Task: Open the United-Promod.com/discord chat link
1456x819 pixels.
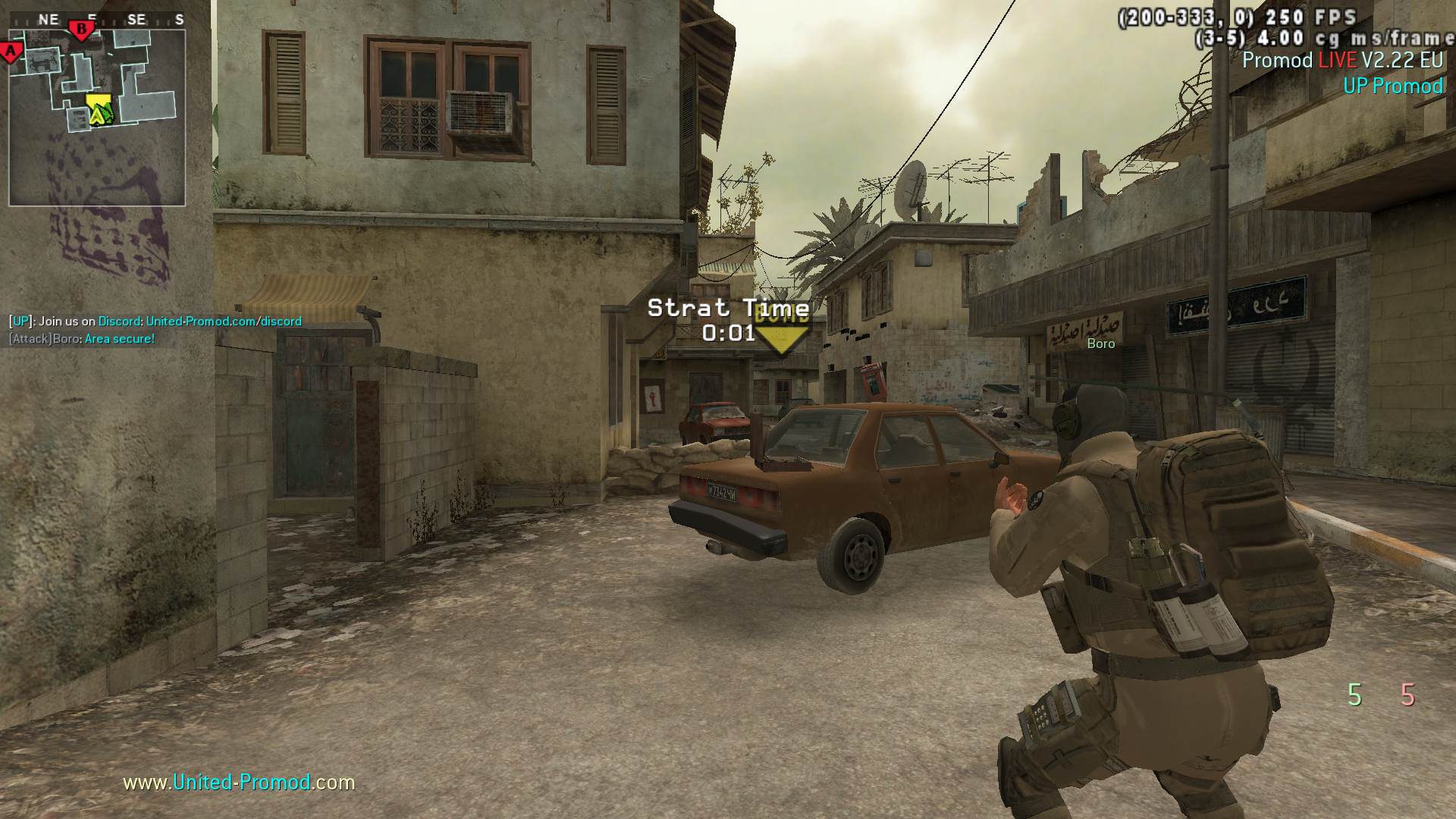Action: point(224,321)
